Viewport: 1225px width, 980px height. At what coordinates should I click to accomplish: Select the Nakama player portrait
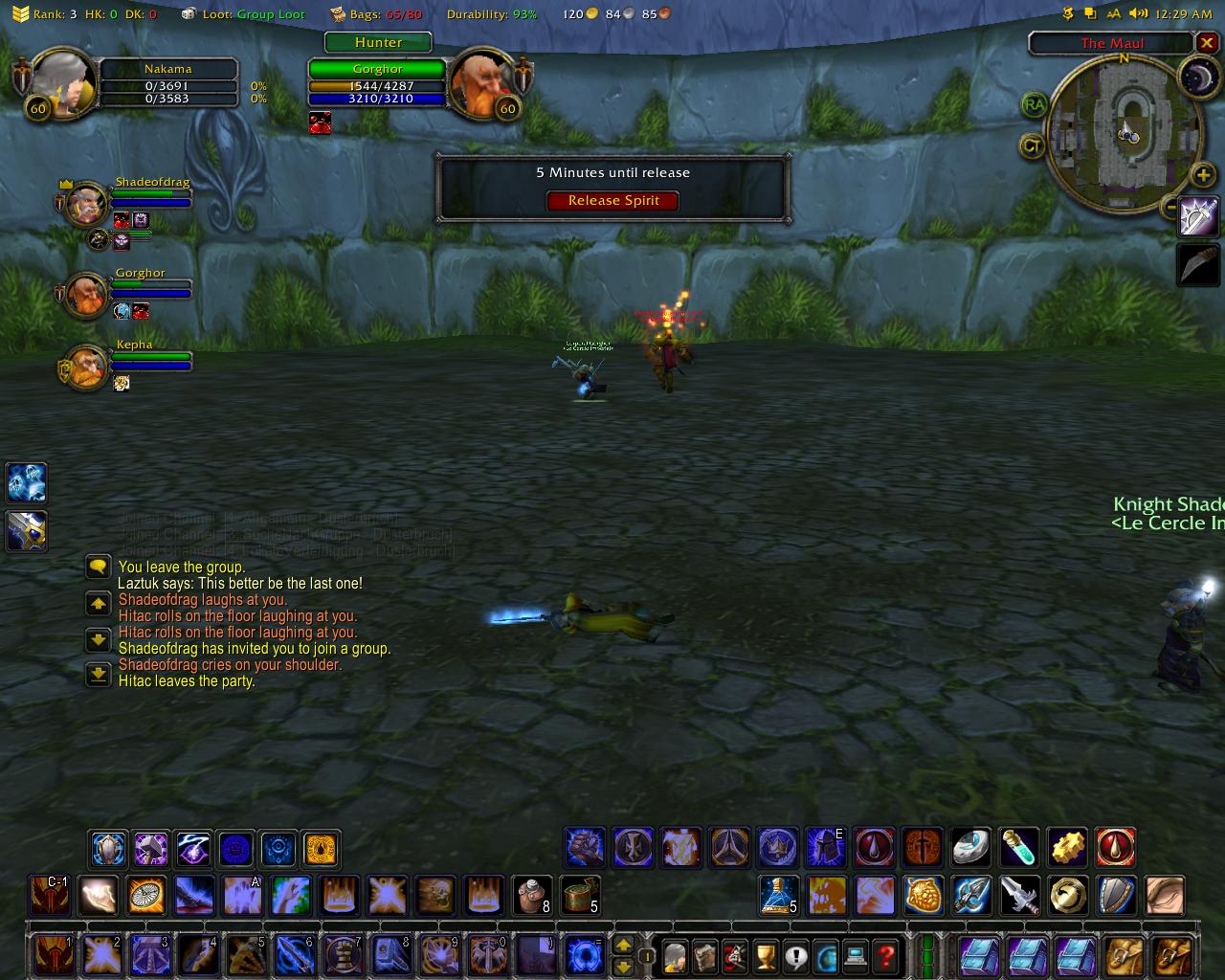(x=63, y=84)
